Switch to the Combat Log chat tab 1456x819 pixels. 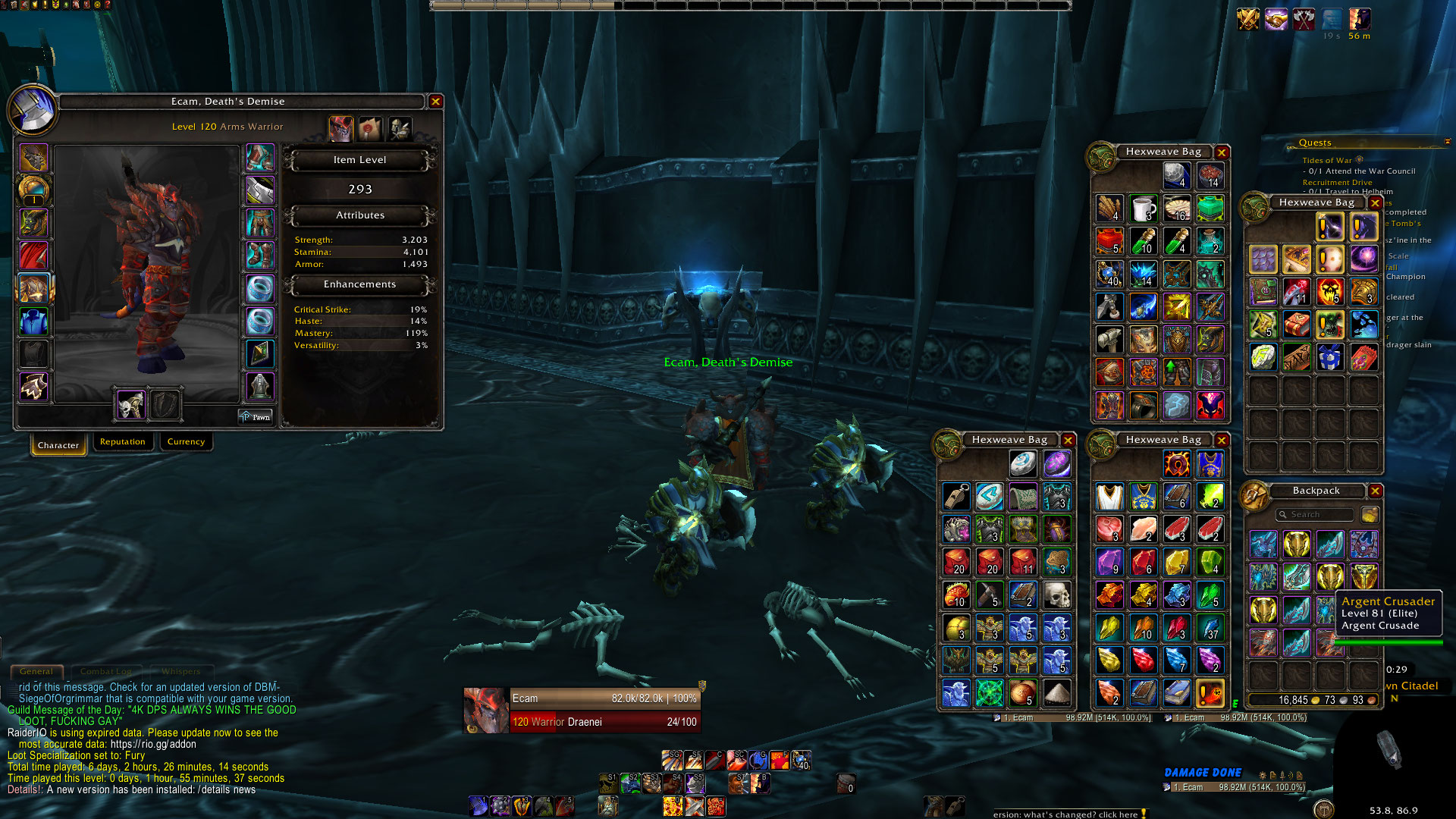(x=105, y=671)
